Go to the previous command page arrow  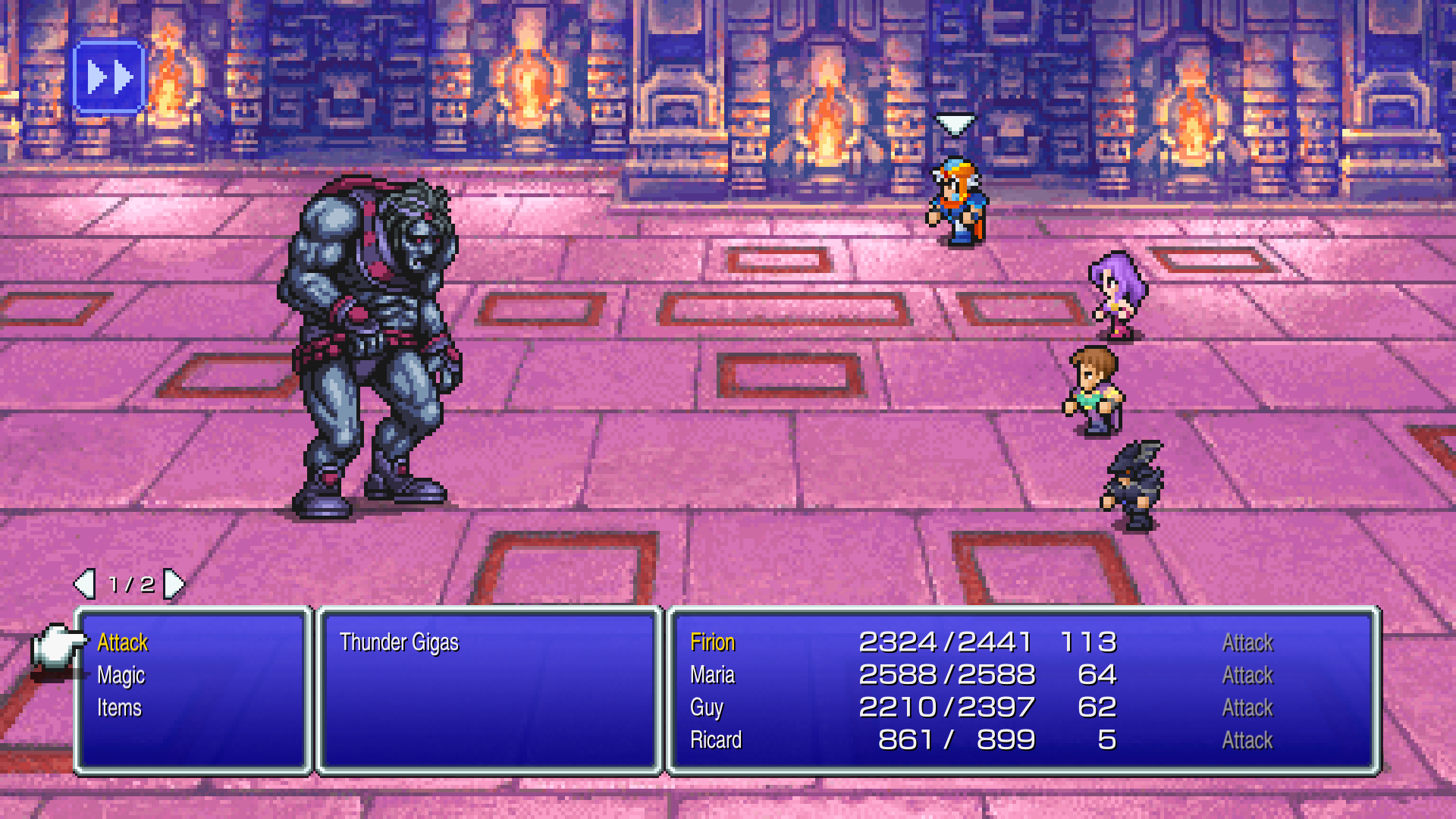pyautogui.click(x=84, y=584)
